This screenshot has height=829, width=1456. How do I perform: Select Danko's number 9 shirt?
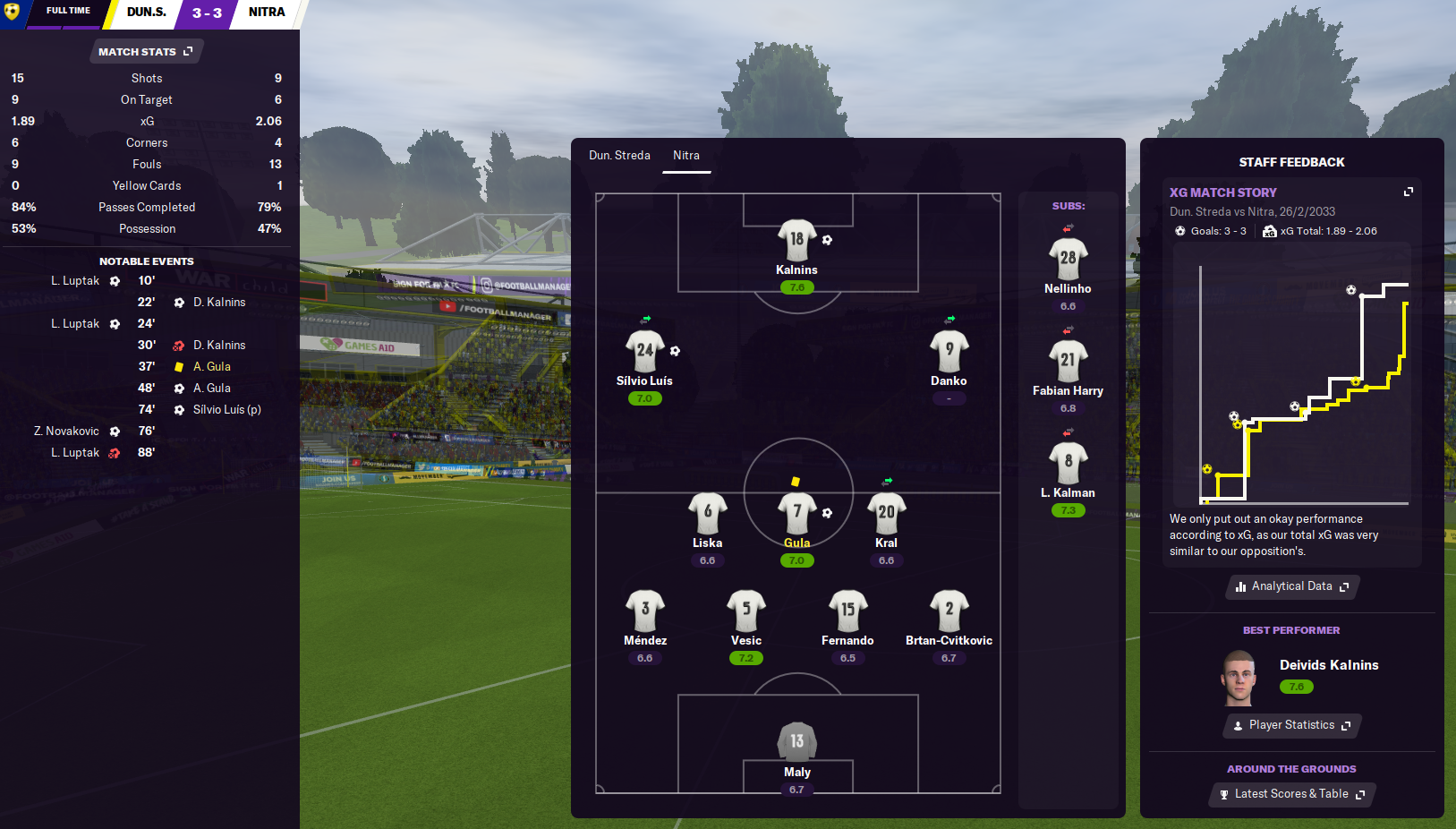tap(949, 352)
